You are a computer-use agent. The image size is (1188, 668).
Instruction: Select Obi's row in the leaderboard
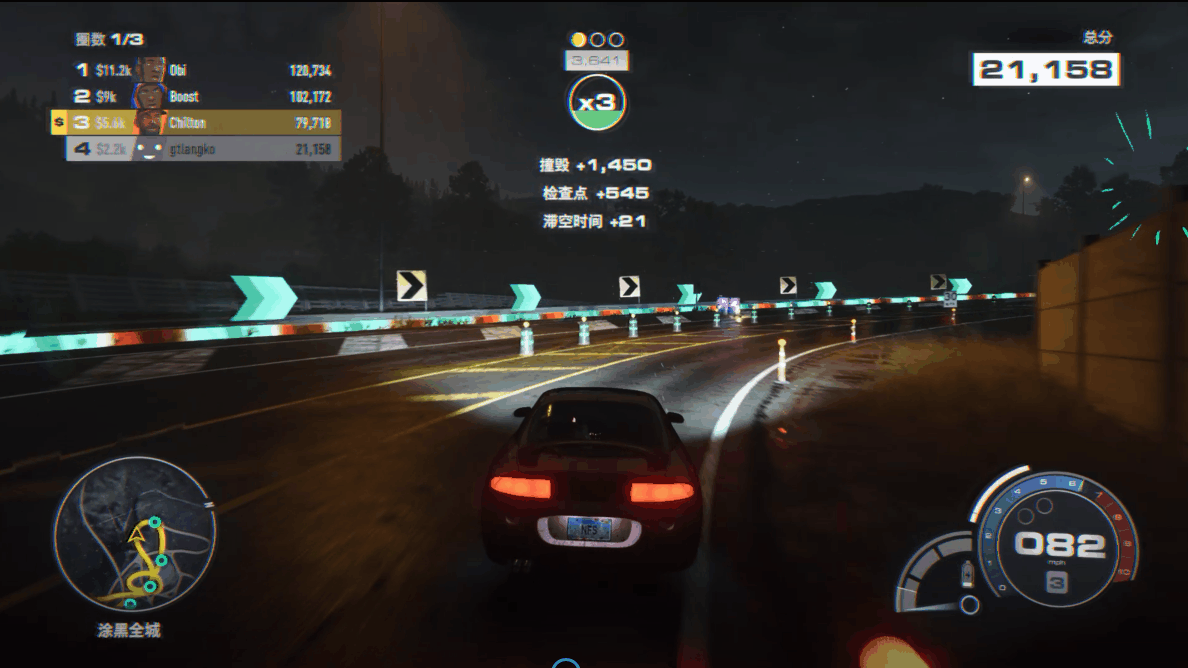click(200, 70)
